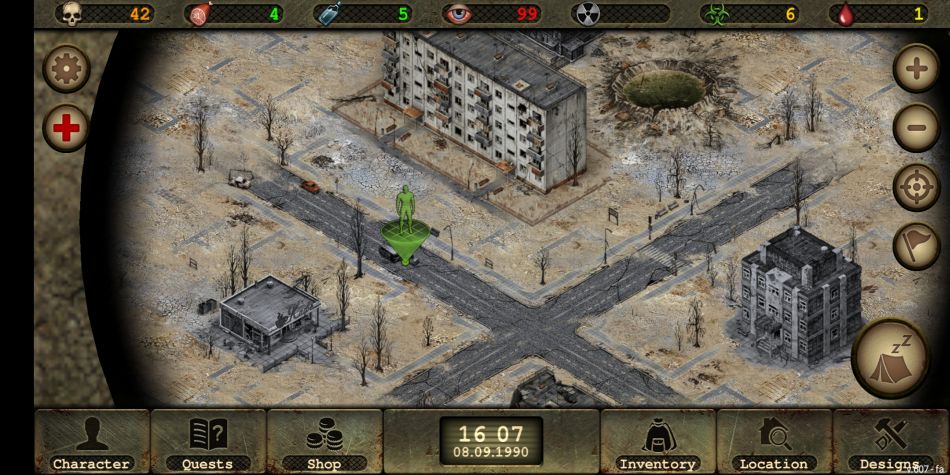The image size is (950, 475).
Task: Search the current Location
Action: tap(773, 441)
